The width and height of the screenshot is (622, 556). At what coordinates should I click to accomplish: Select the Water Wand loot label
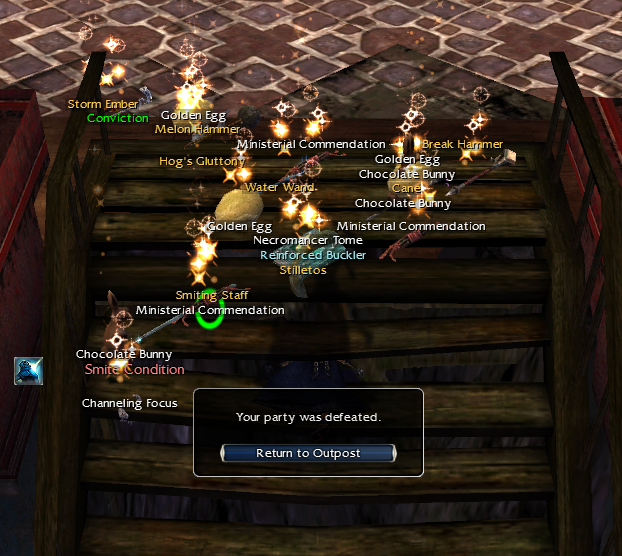(280, 187)
